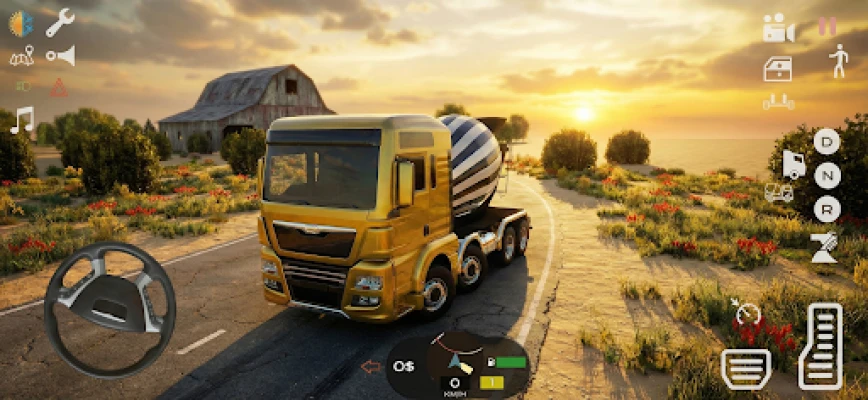Activate the red hazard triangle lights
The height and width of the screenshot is (400, 868).
point(60,87)
